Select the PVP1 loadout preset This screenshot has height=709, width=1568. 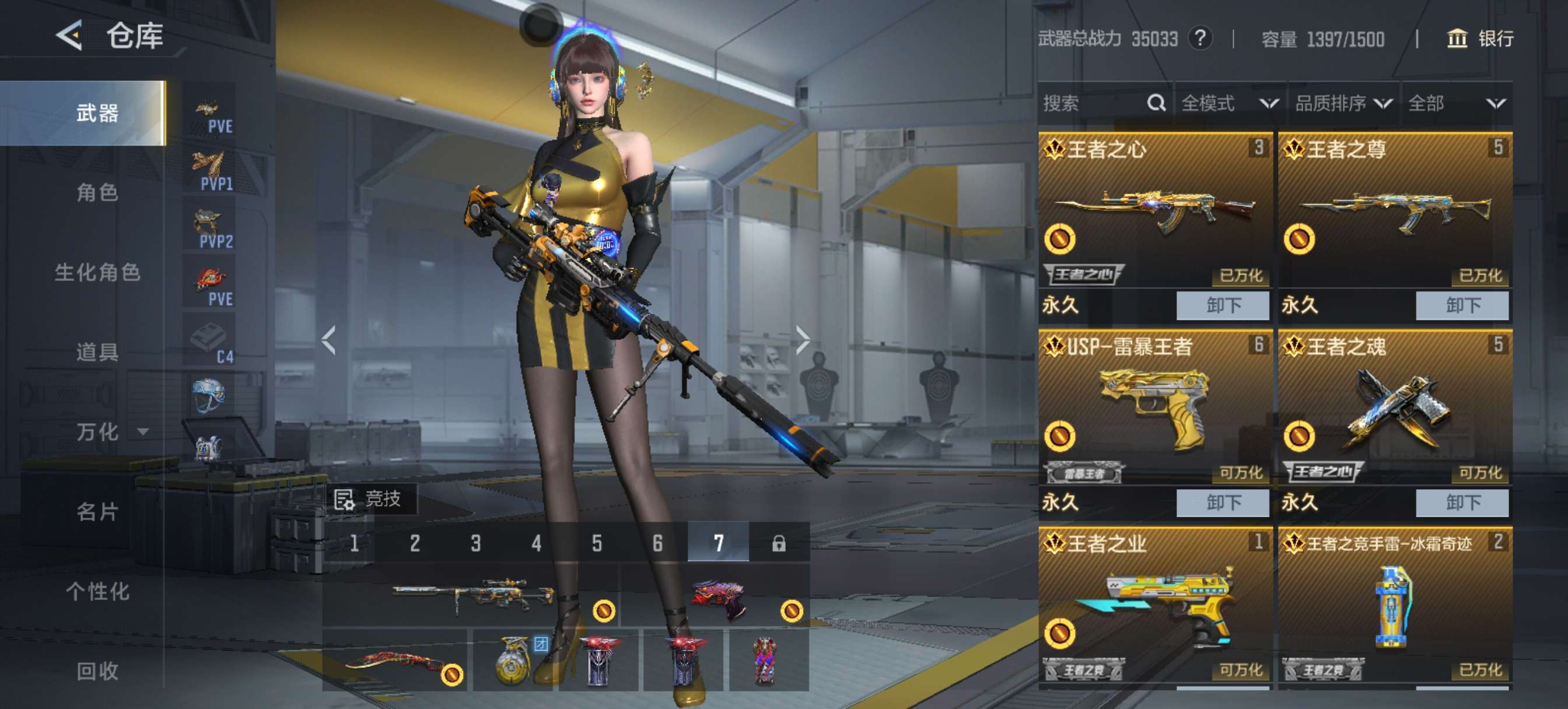[210, 171]
